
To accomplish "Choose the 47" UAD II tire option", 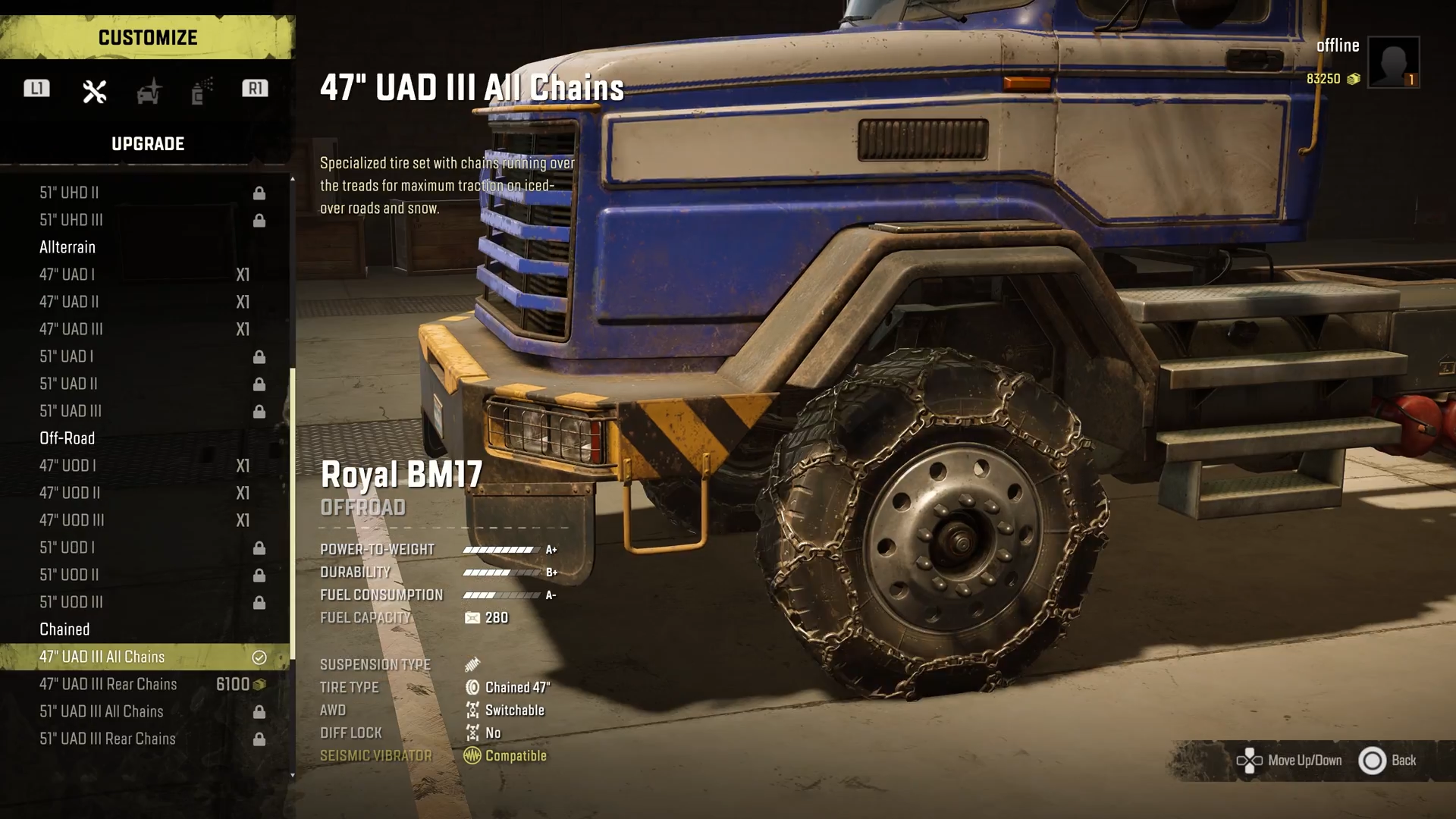I will pos(144,302).
